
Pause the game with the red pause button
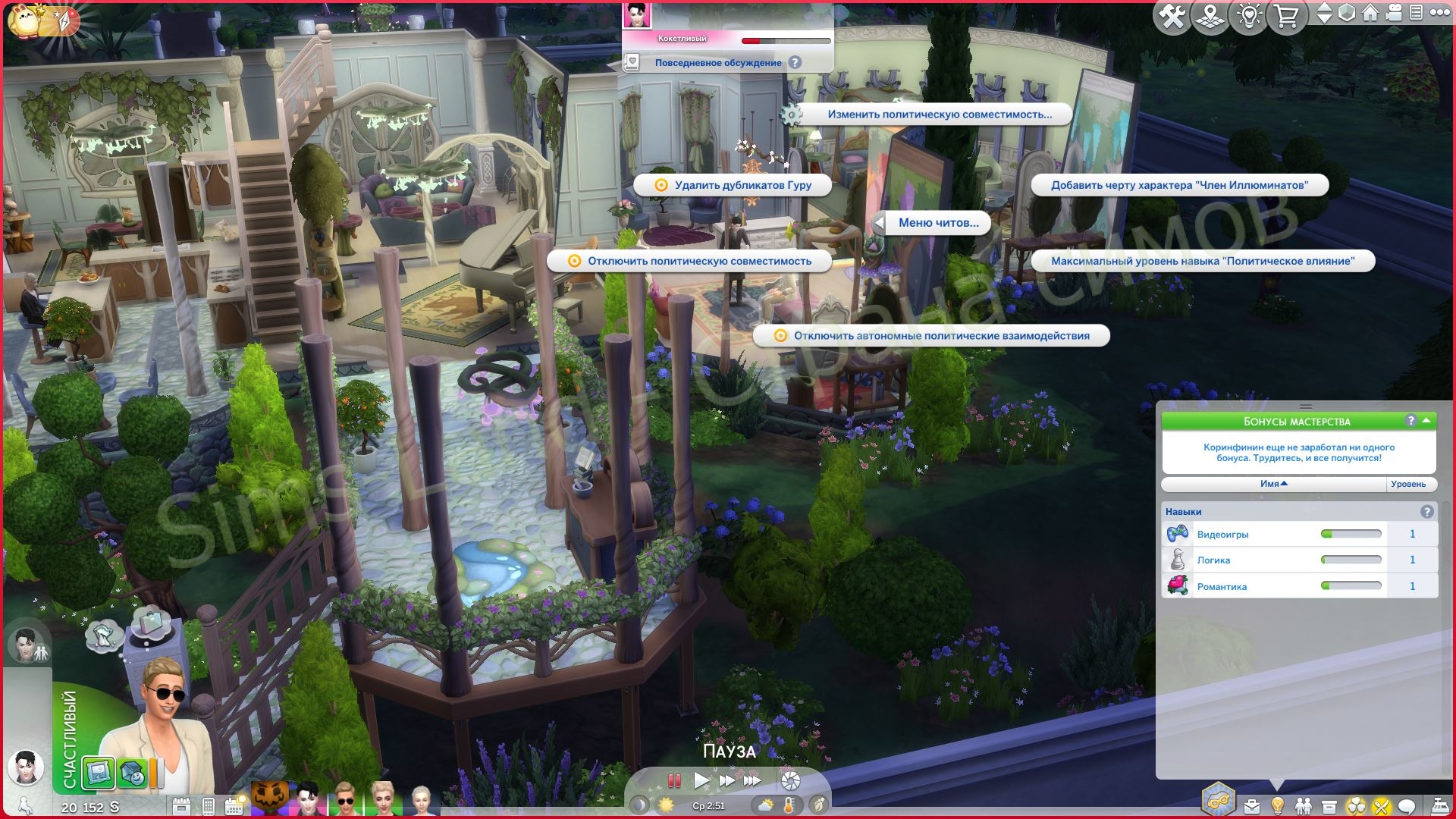673,780
